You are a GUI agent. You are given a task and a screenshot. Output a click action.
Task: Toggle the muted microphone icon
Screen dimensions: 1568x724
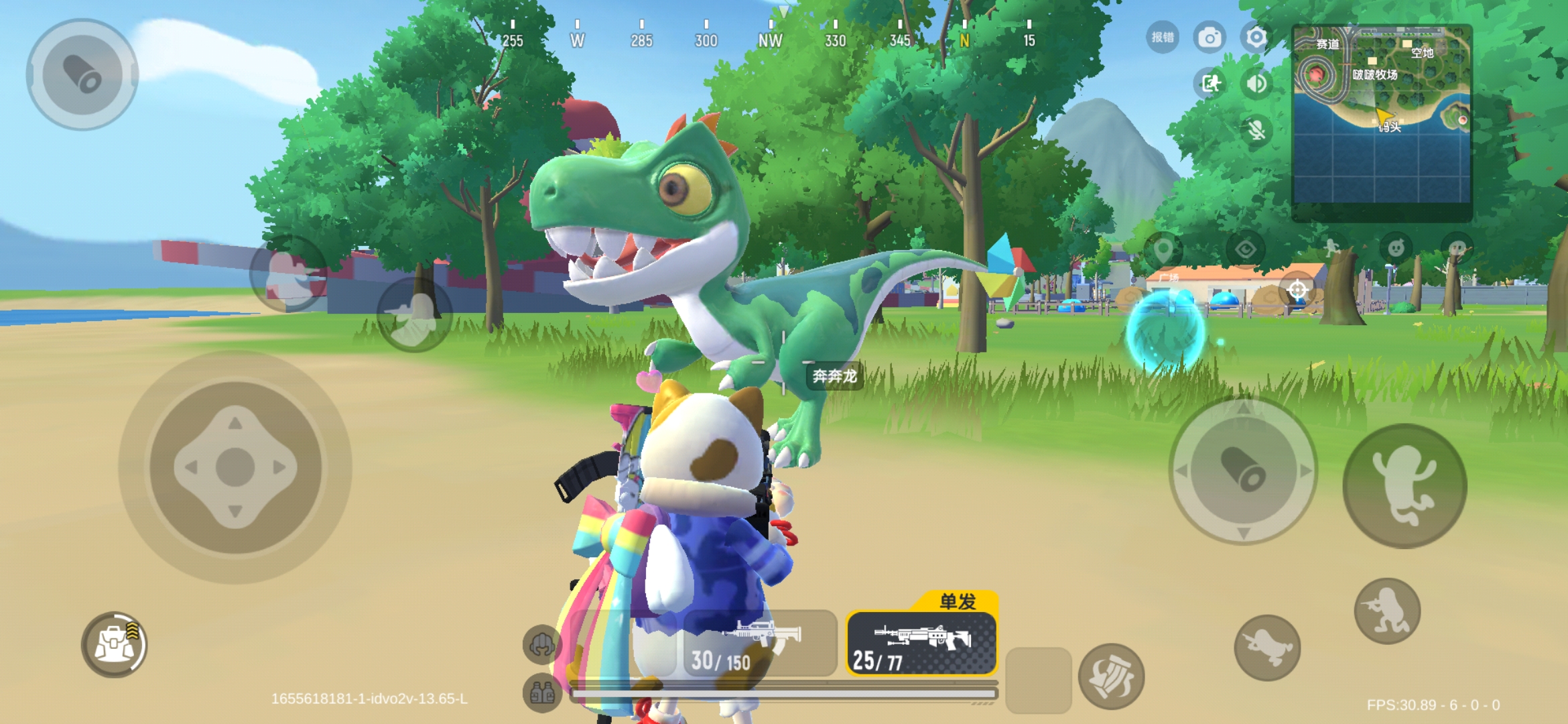pyautogui.click(x=1256, y=130)
